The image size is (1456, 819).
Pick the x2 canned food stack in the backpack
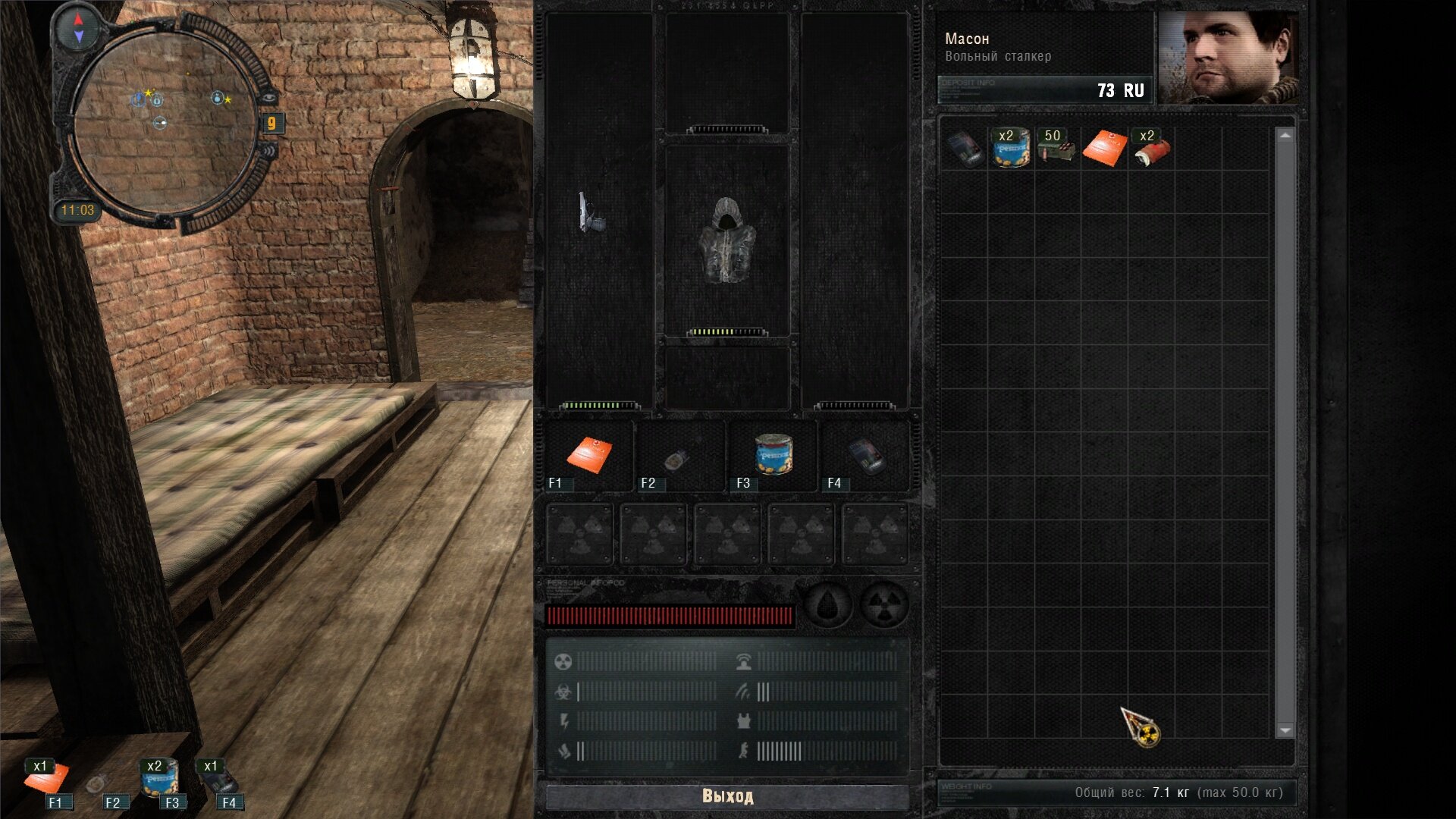[x=1012, y=147]
